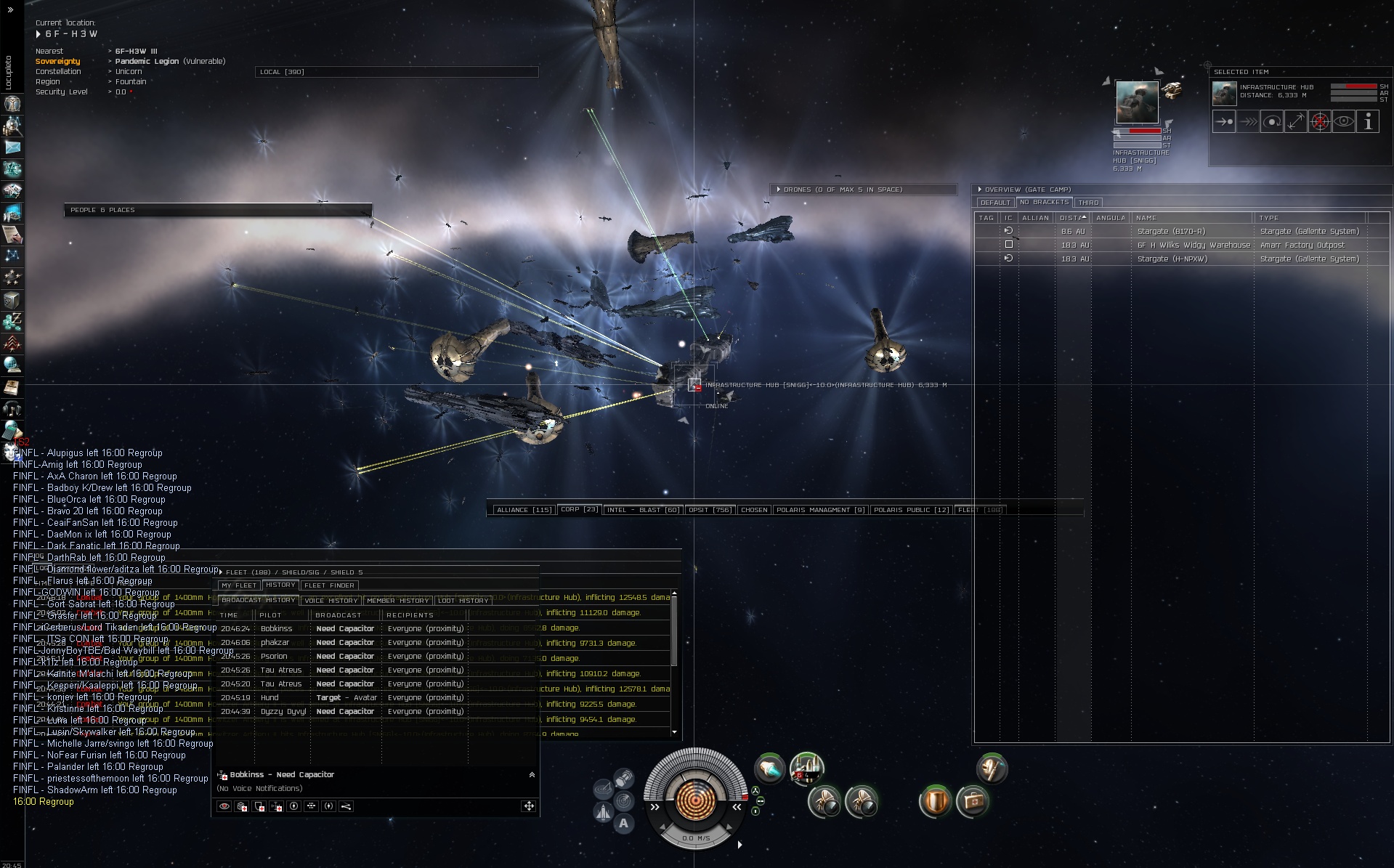The height and width of the screenshot is (868, 1394).
Task: Activate the shield hardener module
Action: [x=935, y=802]
